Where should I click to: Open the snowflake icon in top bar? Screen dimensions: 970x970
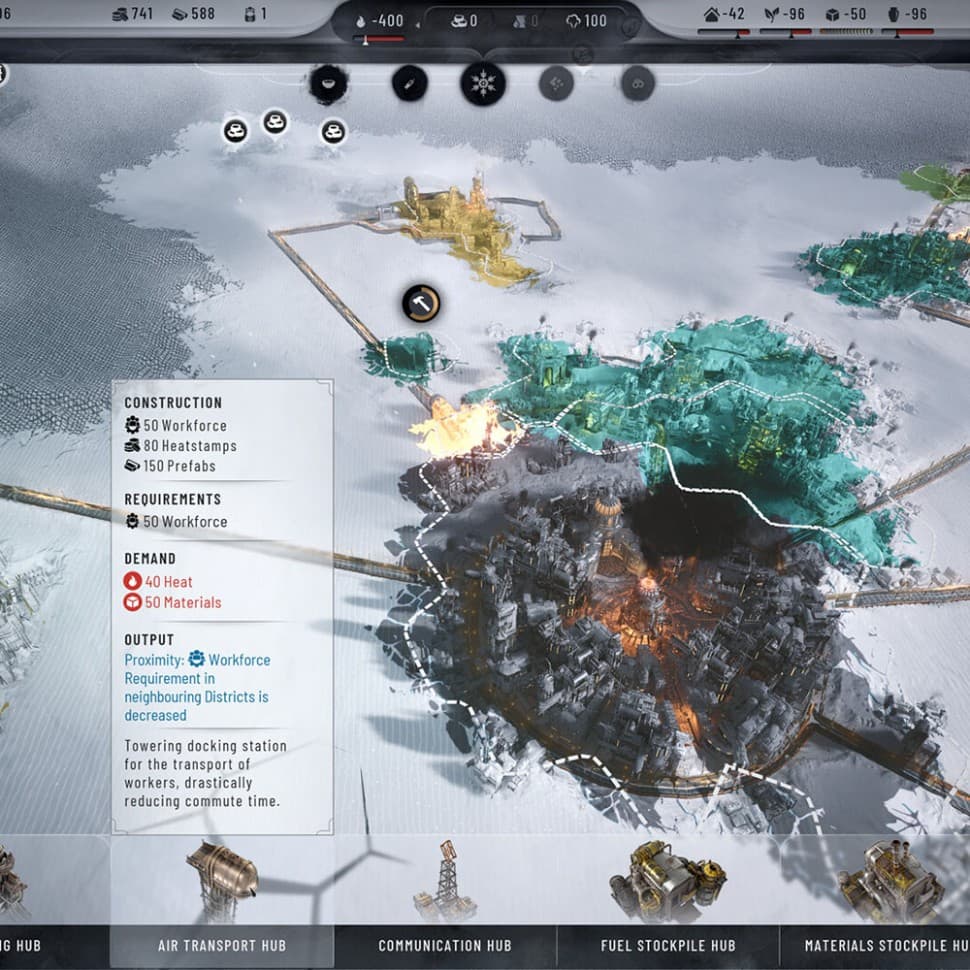tap(482, 83)
